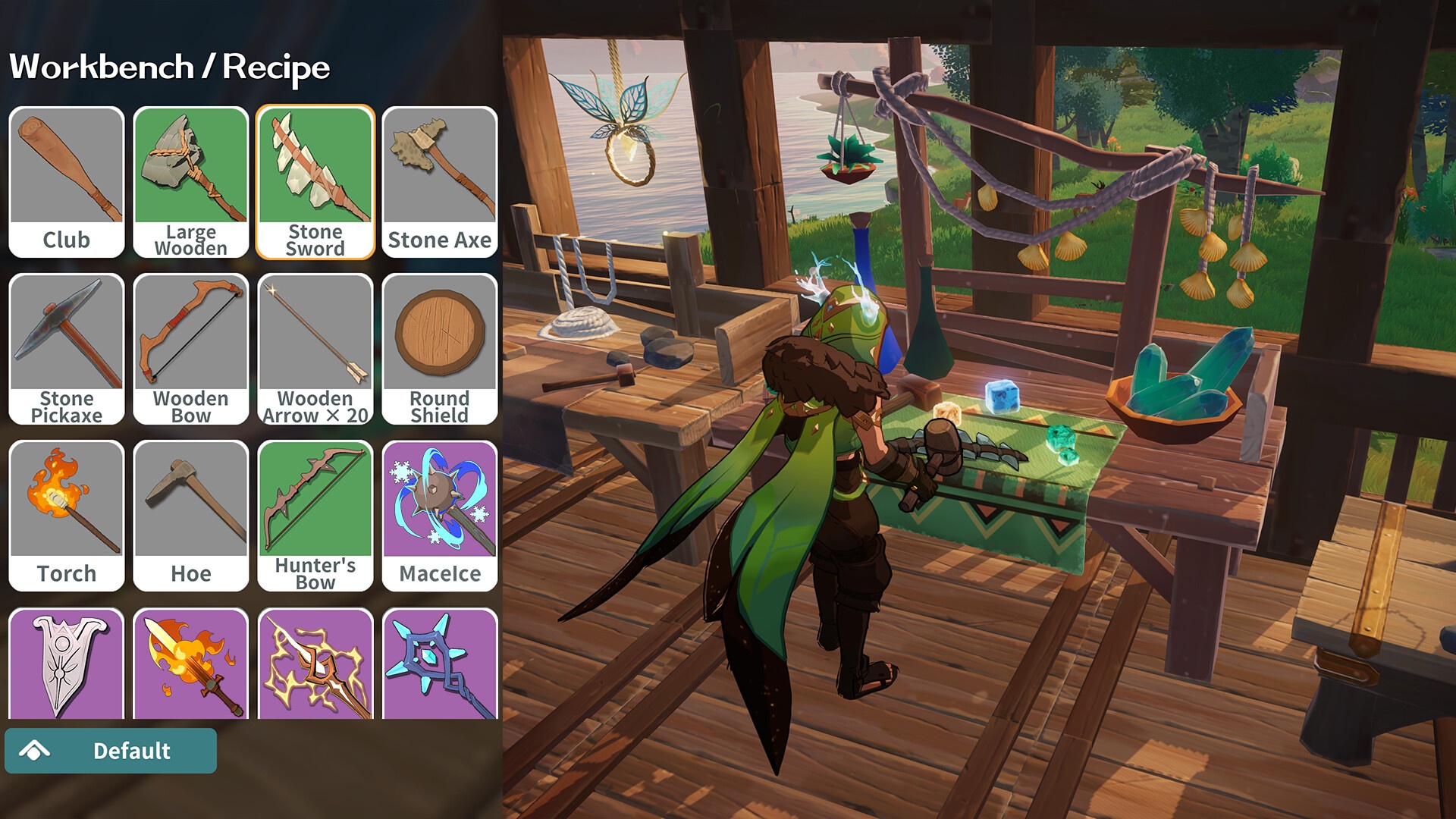
Task: Select the blue ice staff recipe tile
Action: [x=440, y=664]
